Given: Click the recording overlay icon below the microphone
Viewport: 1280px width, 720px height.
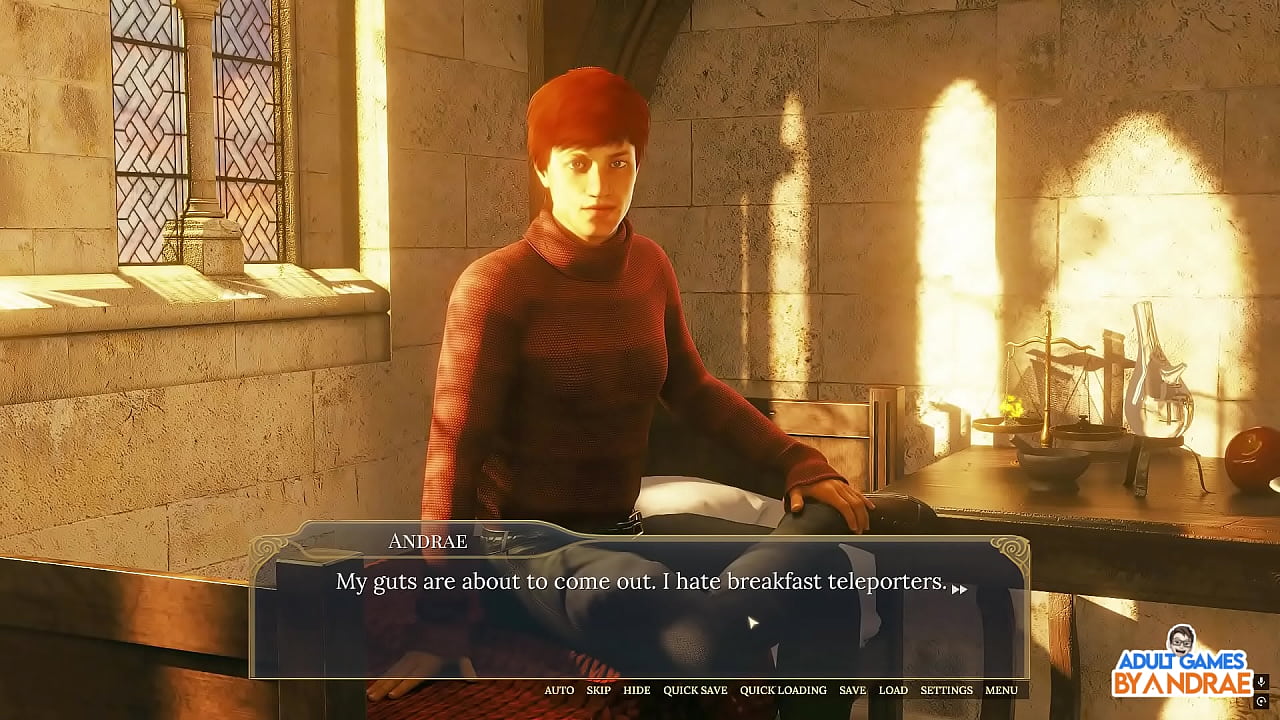Looking at the screenshot, I should tap(1261, 701).
